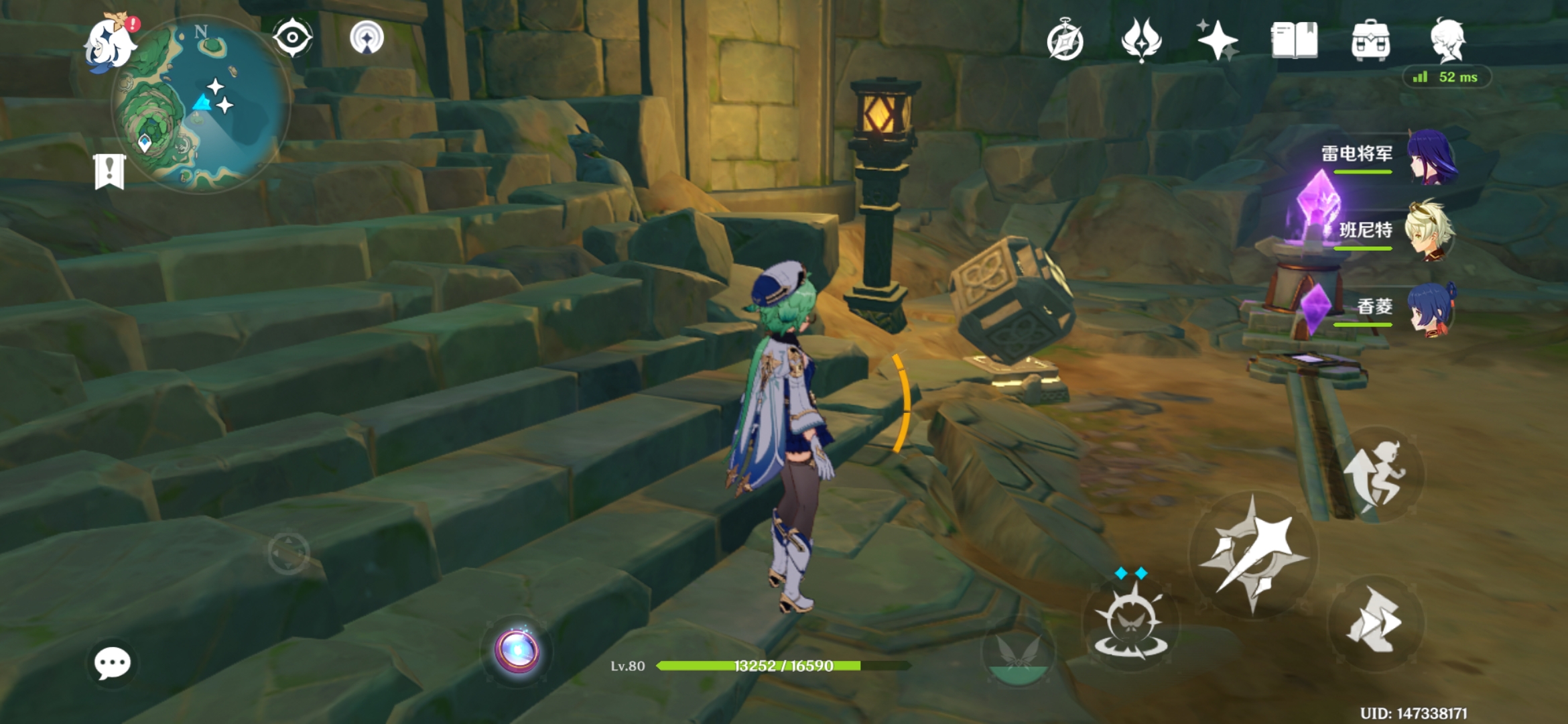Use the glowing purple orb gadget
1568x724 pixels.
(x=517, y=650)
